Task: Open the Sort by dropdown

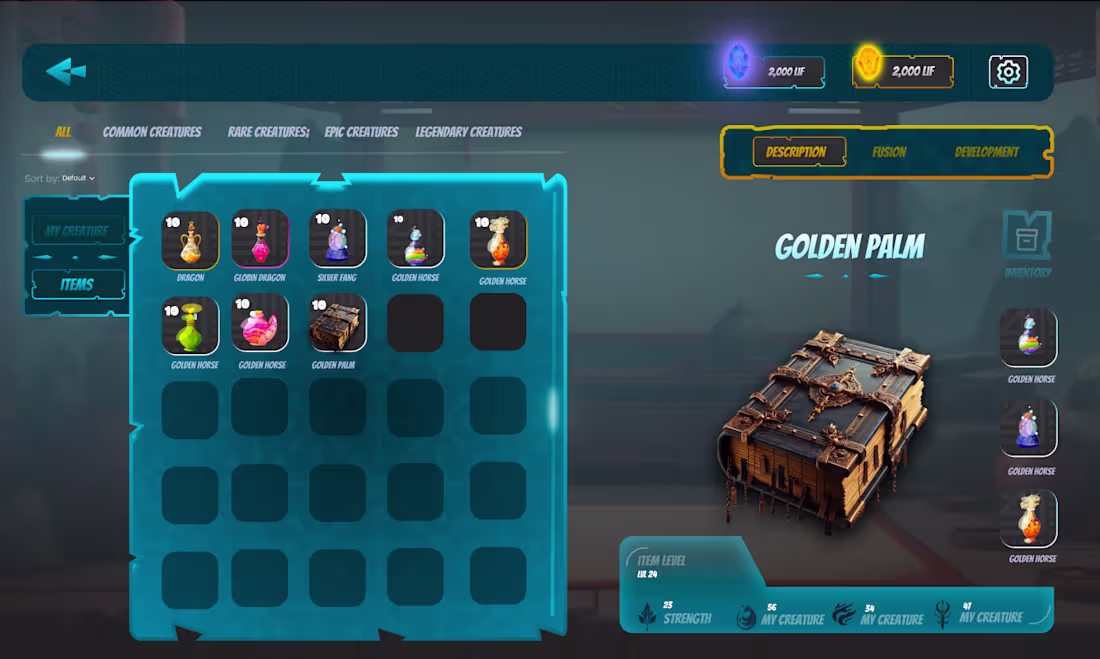Action: tap(78, 178)
